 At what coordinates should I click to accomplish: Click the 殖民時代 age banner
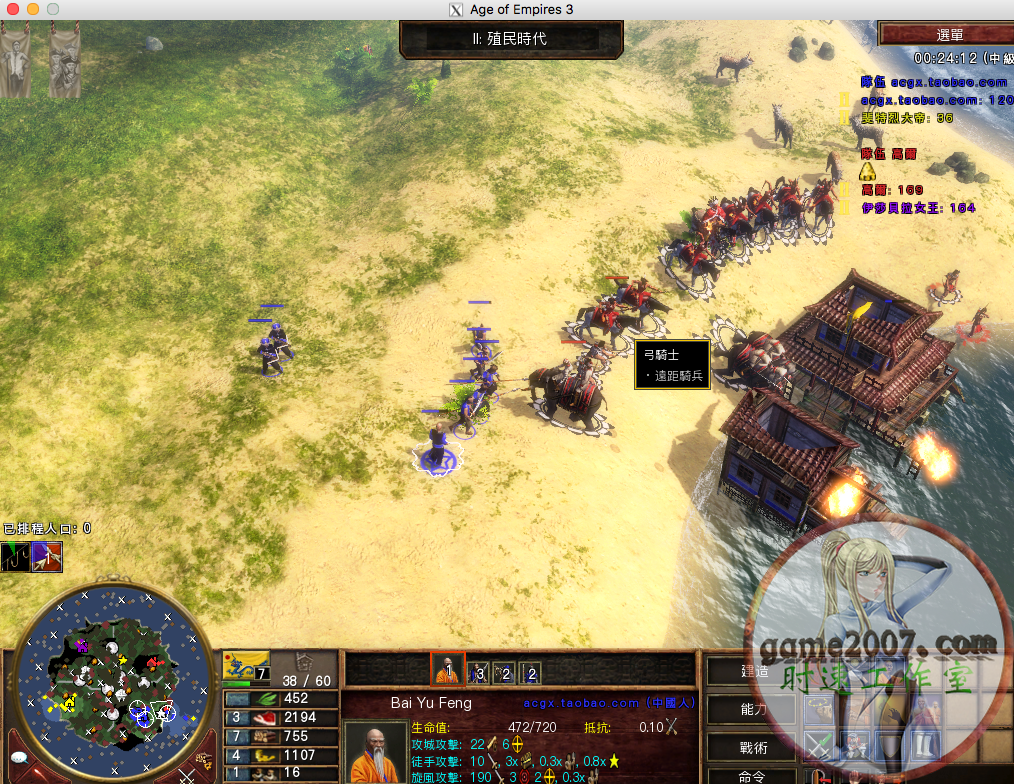(511, 40)
